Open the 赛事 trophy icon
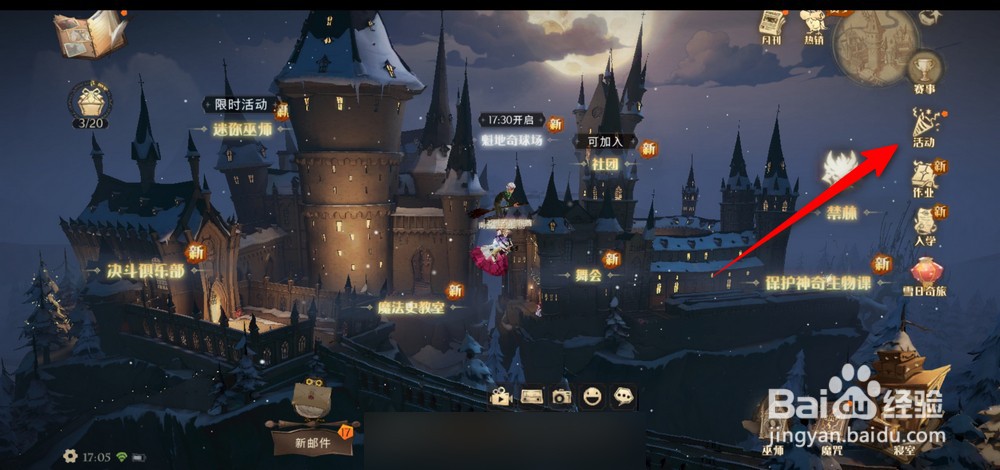The height and width of the screenshot is (470, 1000). (x=925, y=70)
